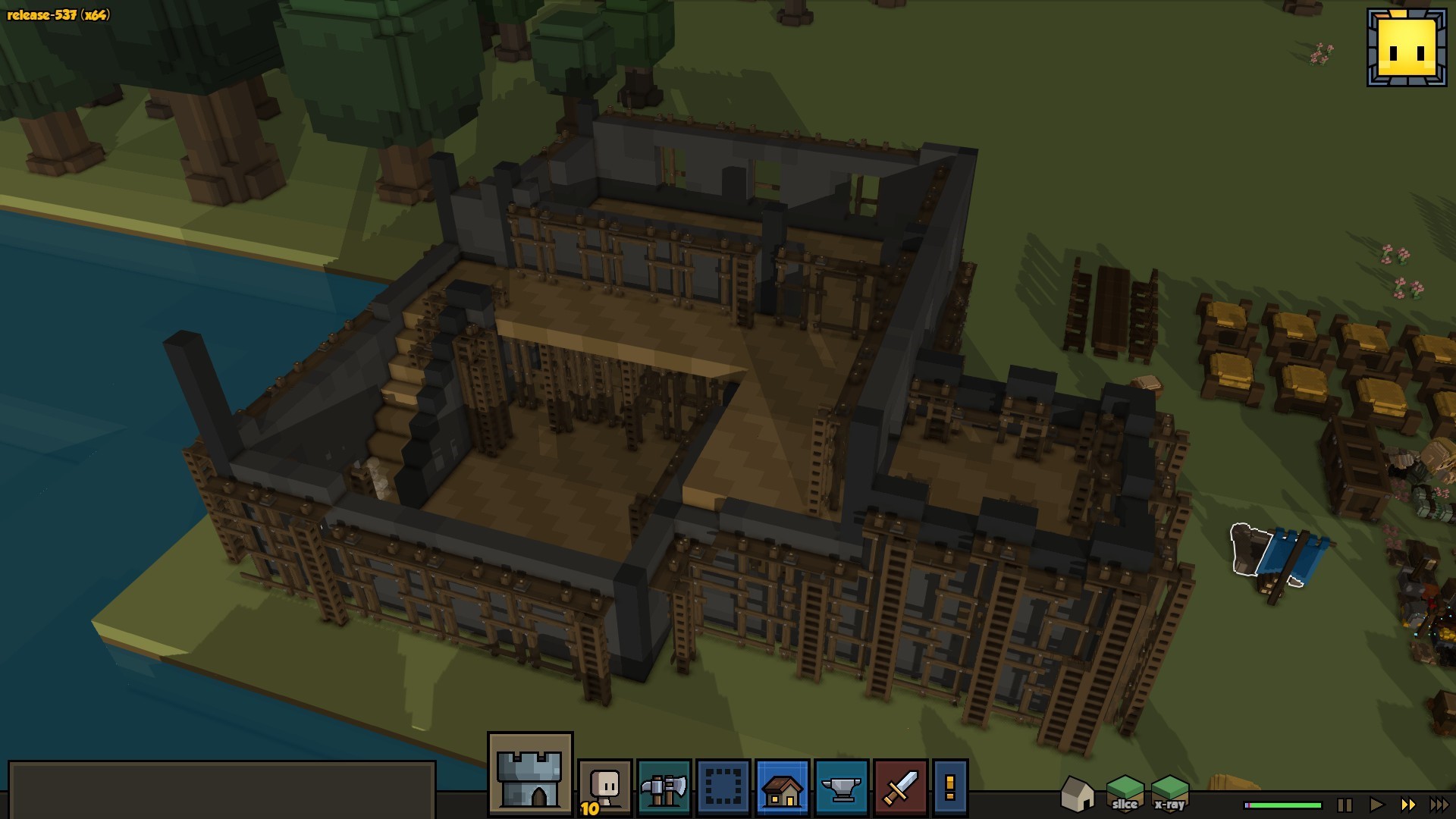
Task: Open the dashed-square zones menu
Action: pos(723,789)
